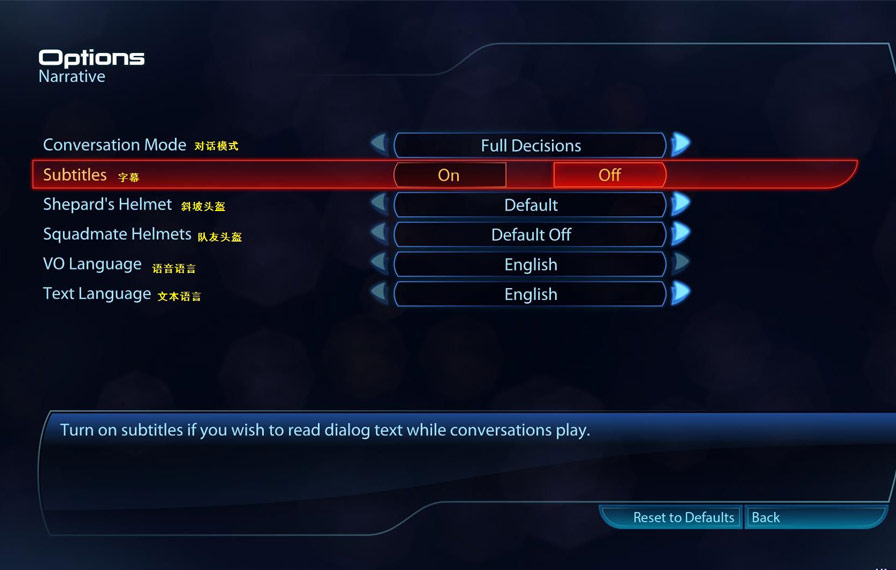This screenshot has width=896, height=570.
Task: Change Squadmate Helmets to previous option
Action: pos(379,234)
